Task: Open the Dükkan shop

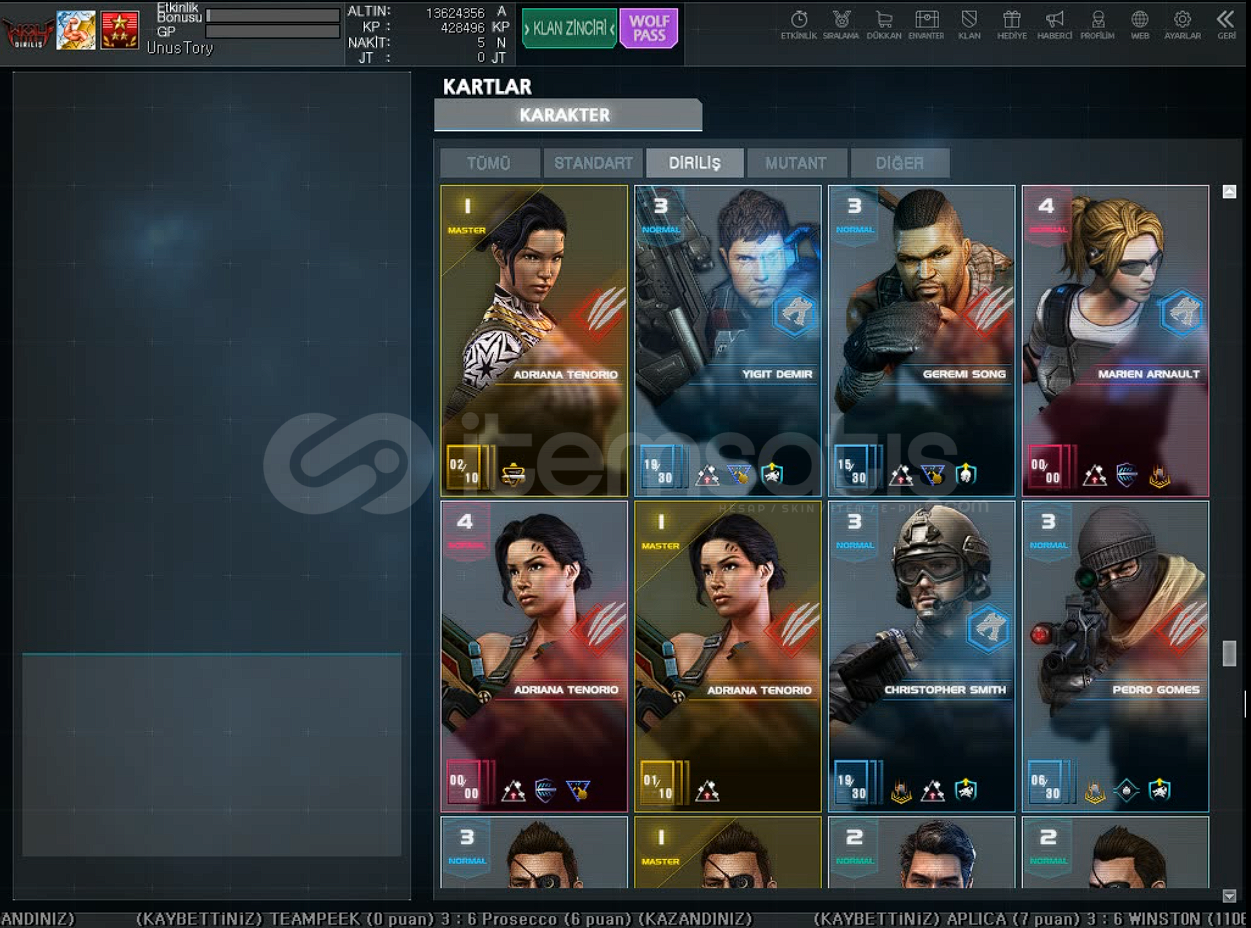Action: click(884, 25)
